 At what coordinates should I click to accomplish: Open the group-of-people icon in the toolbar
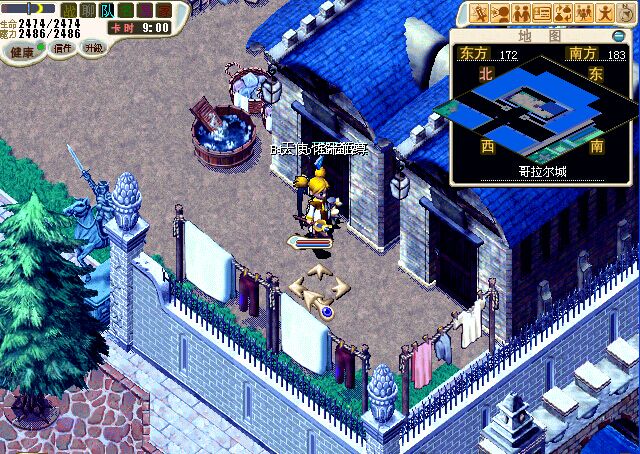584,14
